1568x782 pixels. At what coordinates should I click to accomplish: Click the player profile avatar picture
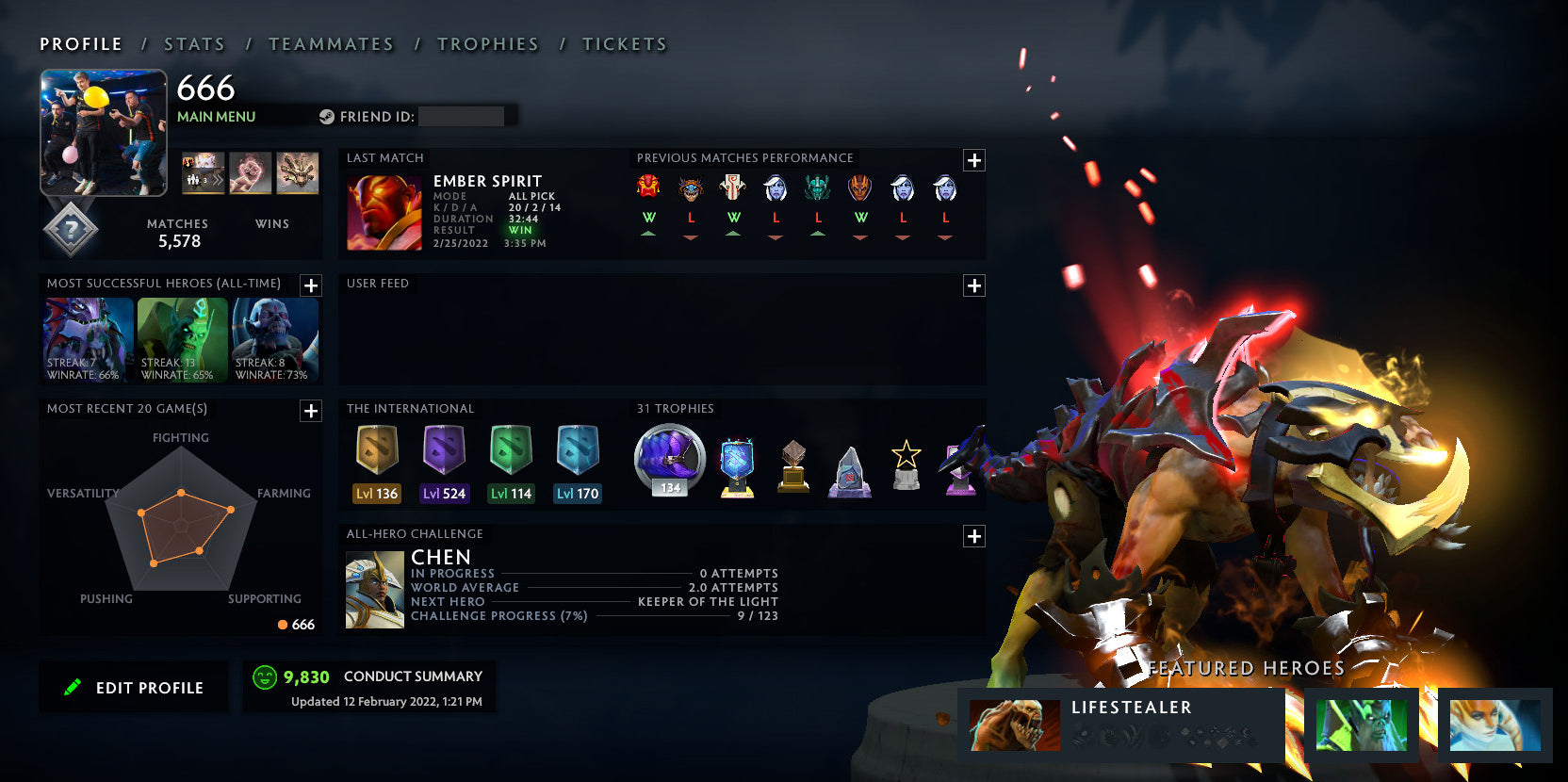(x=104, y=133)
